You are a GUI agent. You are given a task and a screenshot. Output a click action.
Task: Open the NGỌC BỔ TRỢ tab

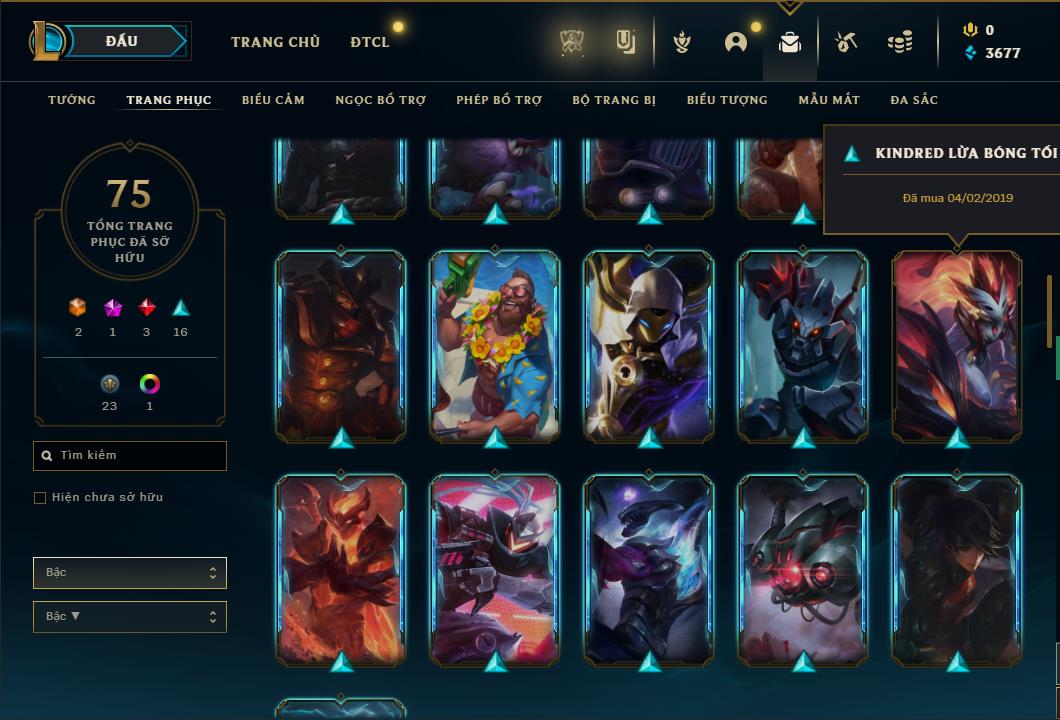380,100
